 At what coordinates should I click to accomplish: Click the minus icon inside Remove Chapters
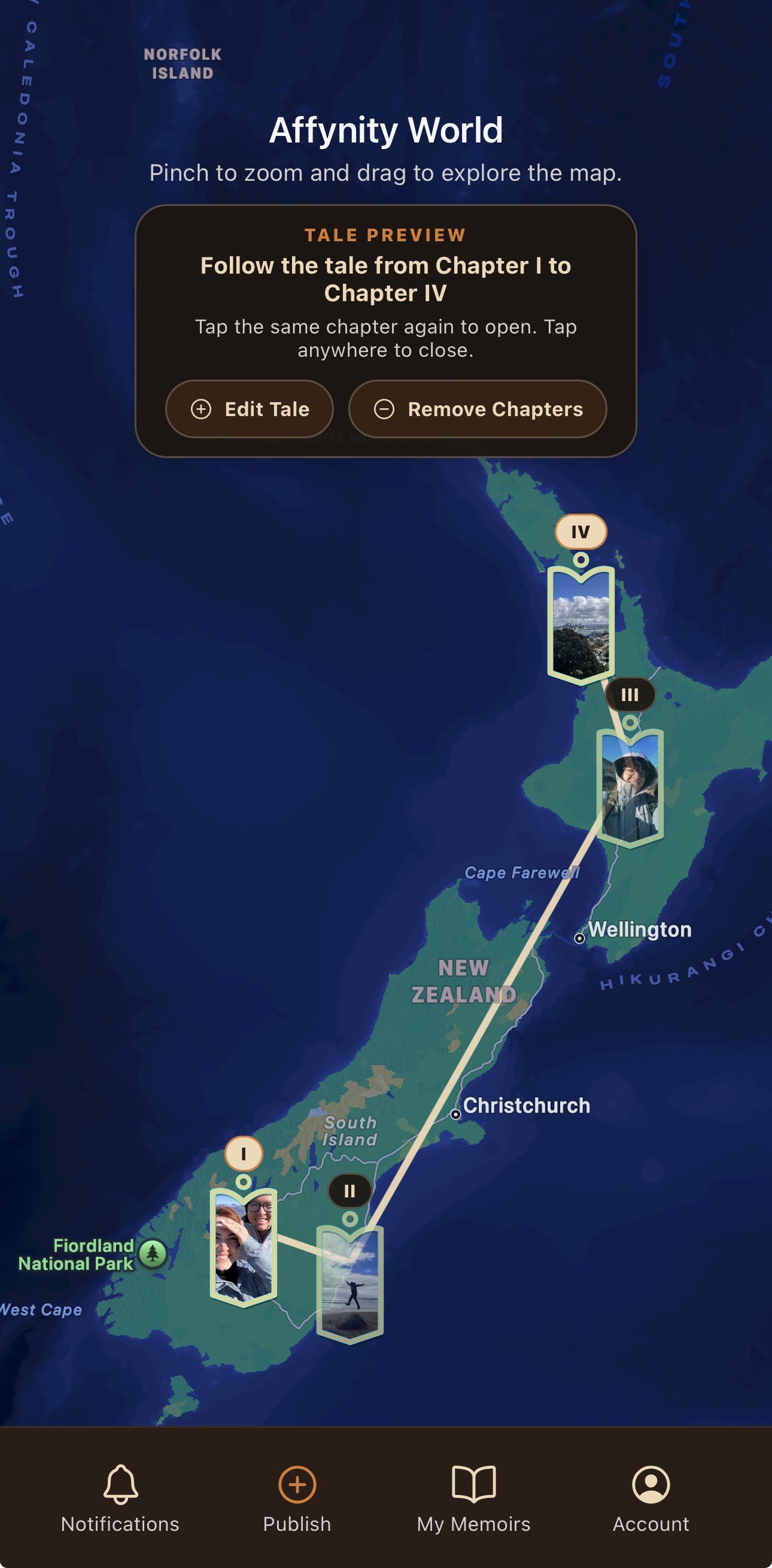(384, 409)
